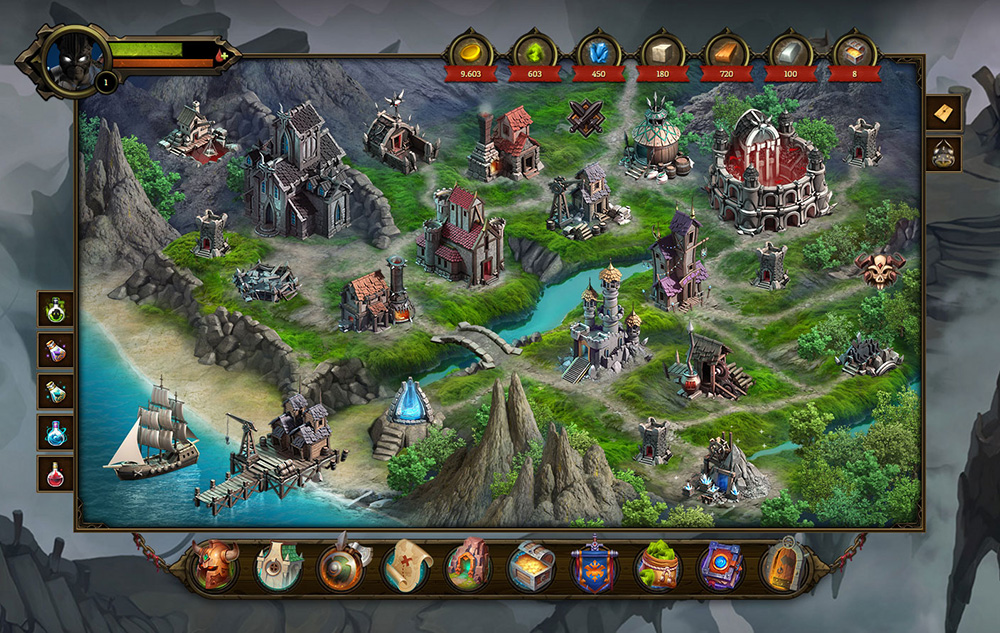Click the crossed swords marker on the map
Screen dimensions: 1000x633
587,118
